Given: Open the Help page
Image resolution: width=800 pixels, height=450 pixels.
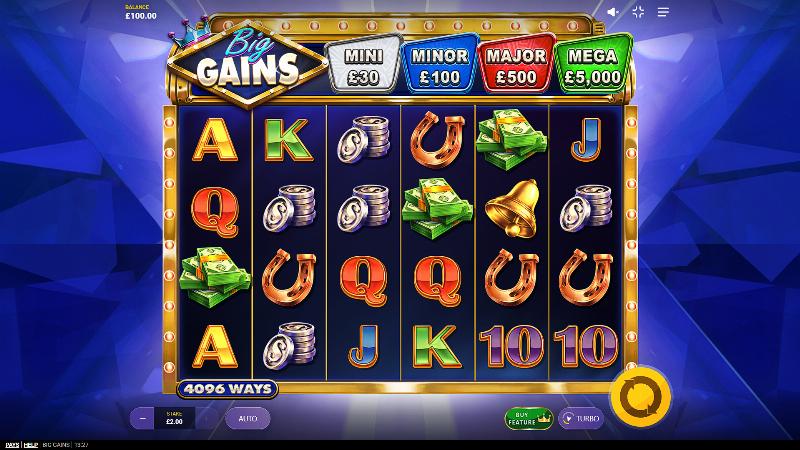Looking at the screenshot, I should point(31,445).
